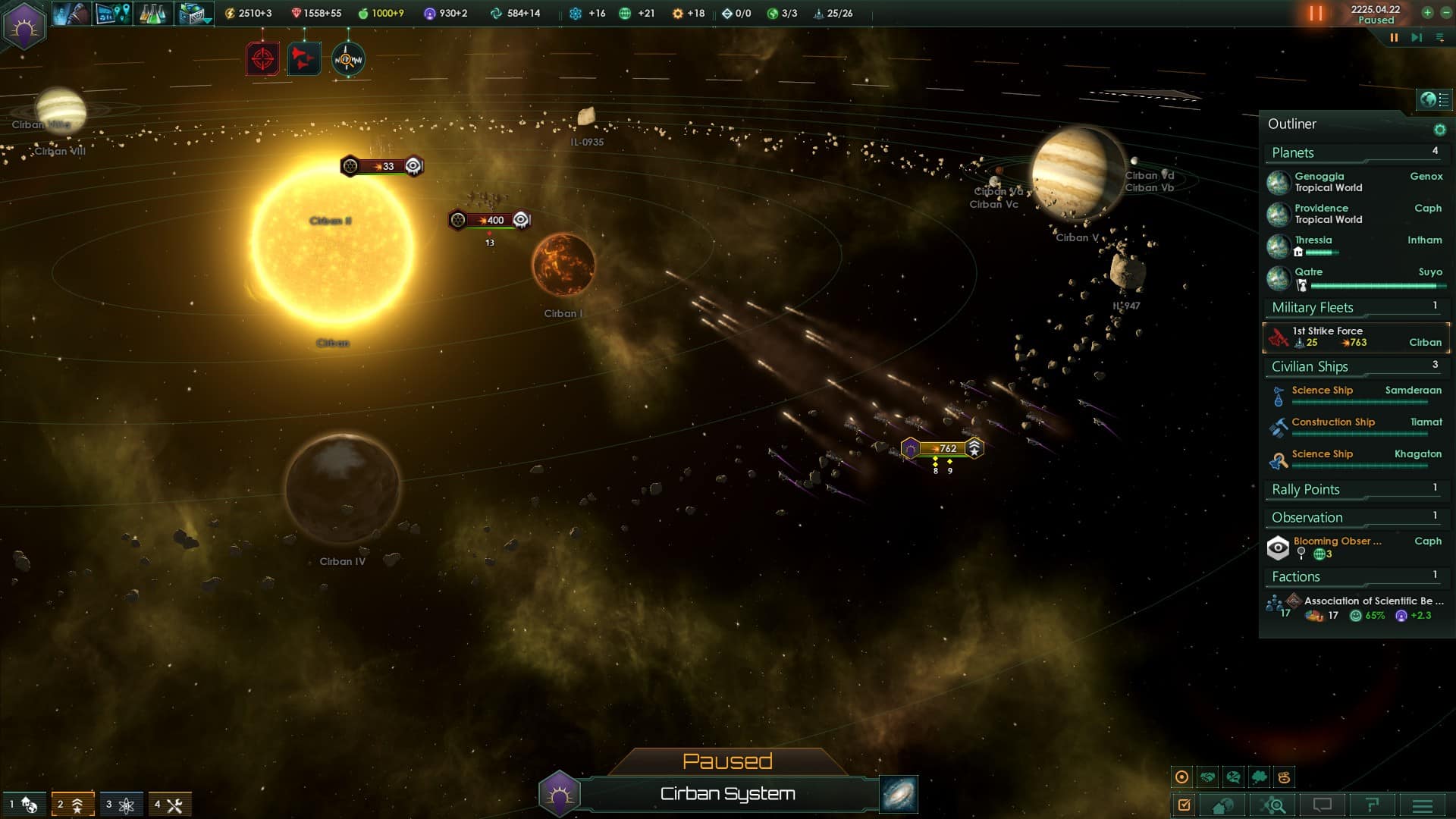Select the Tiamat construction ship icon
The height and width of the screenshot is (819, 1456).
[1278, 427]
